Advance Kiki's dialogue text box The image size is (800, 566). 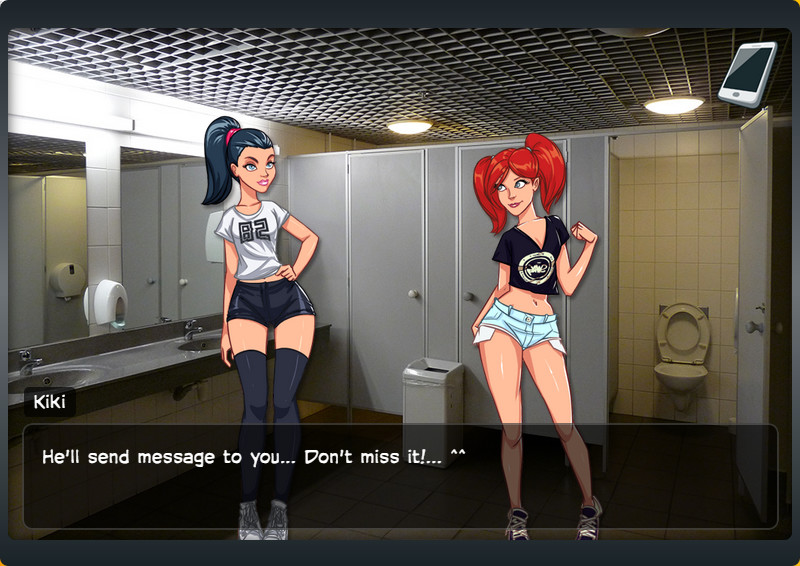400,476
